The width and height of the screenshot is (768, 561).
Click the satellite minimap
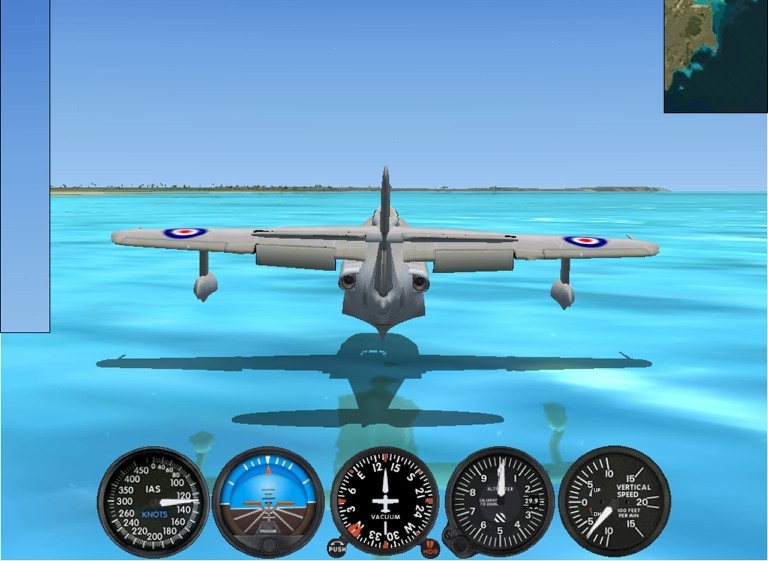pos(715,56)
